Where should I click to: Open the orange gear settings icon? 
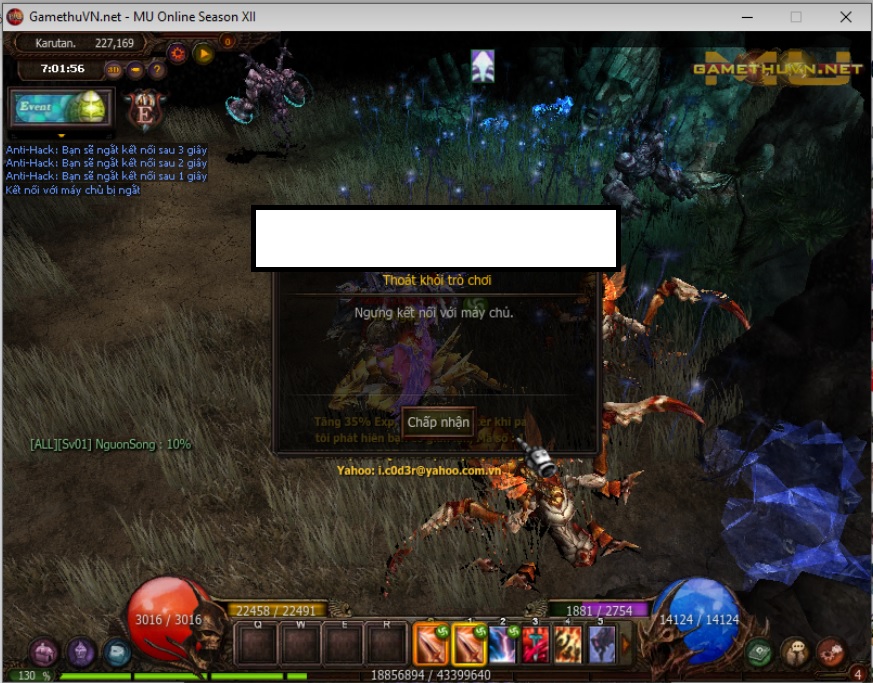178,54
